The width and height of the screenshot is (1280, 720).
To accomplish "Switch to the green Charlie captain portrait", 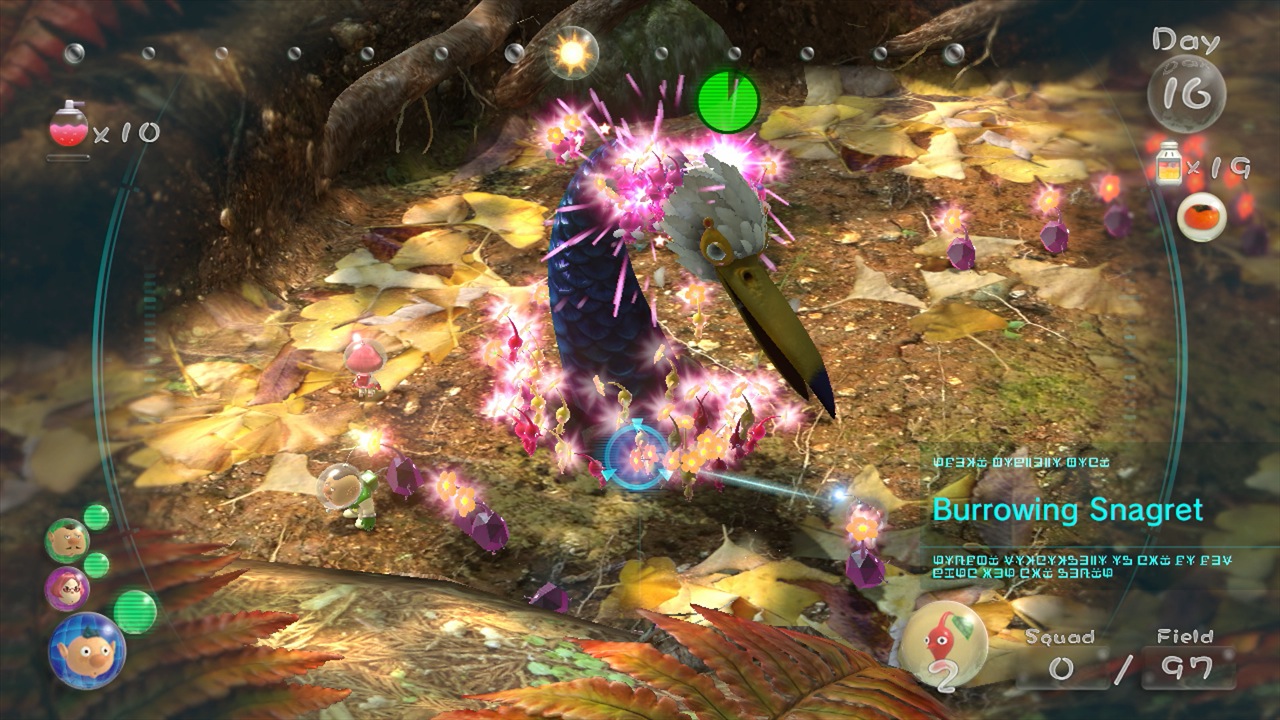I will [67, 540].
